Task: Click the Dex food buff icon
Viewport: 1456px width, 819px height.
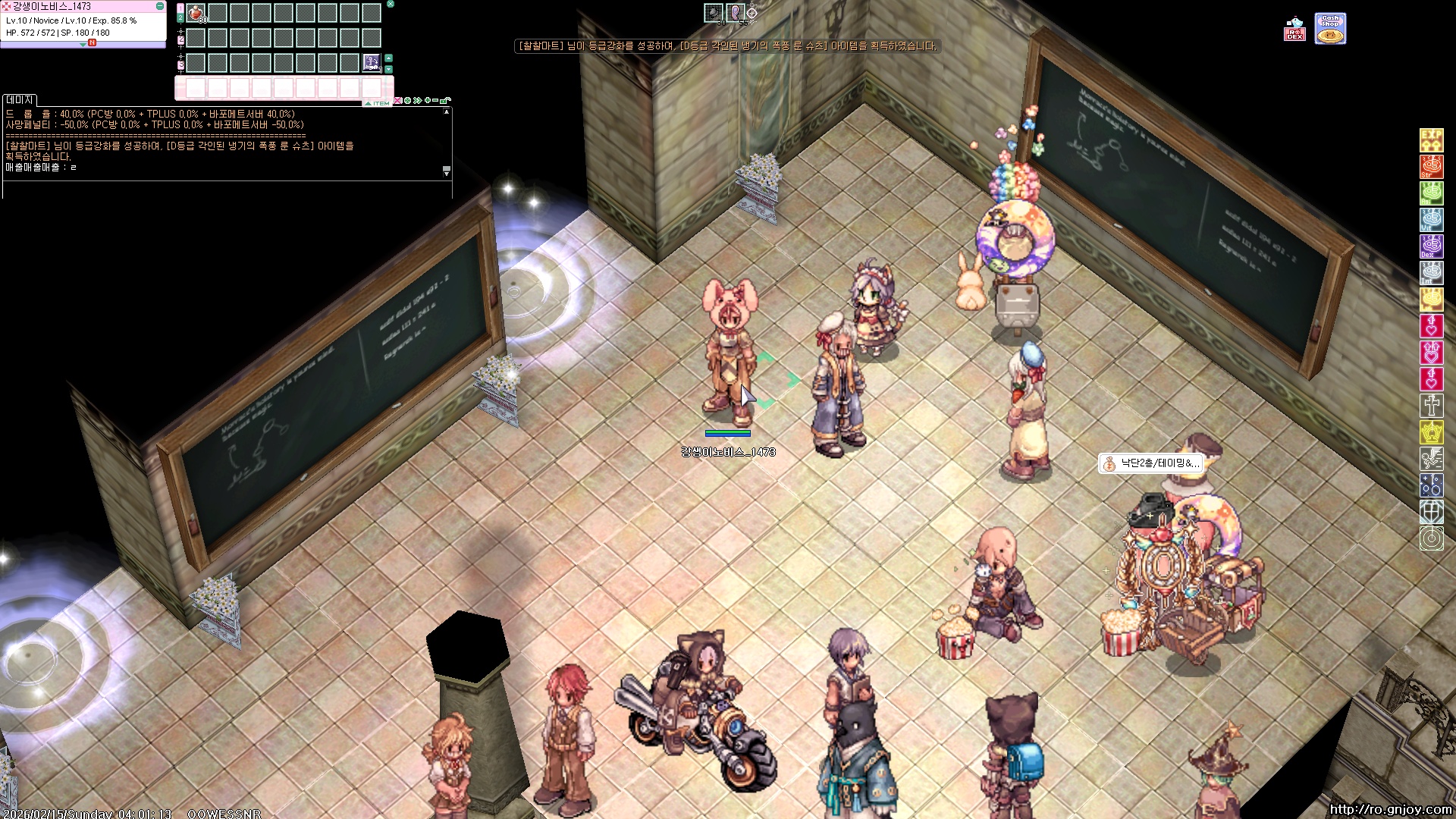Action: pyautogui.click(x=1431, y=246)
